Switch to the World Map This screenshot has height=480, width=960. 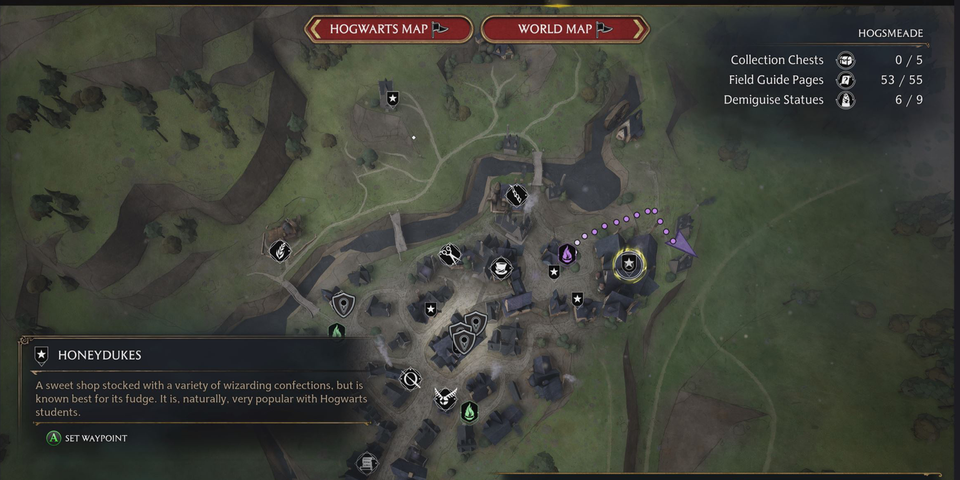565,29
